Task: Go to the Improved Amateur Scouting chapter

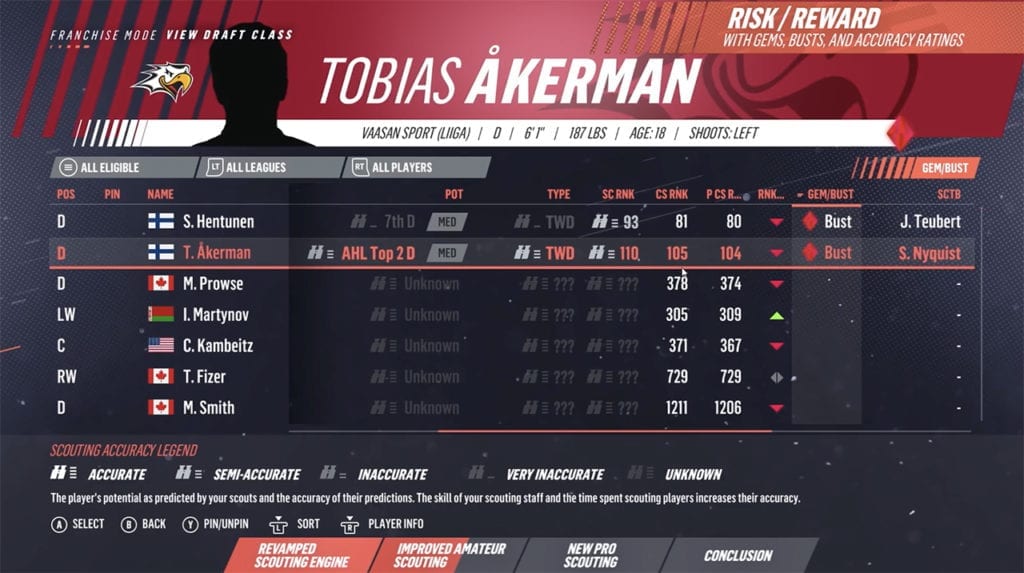Action: [x=451, y=555]
